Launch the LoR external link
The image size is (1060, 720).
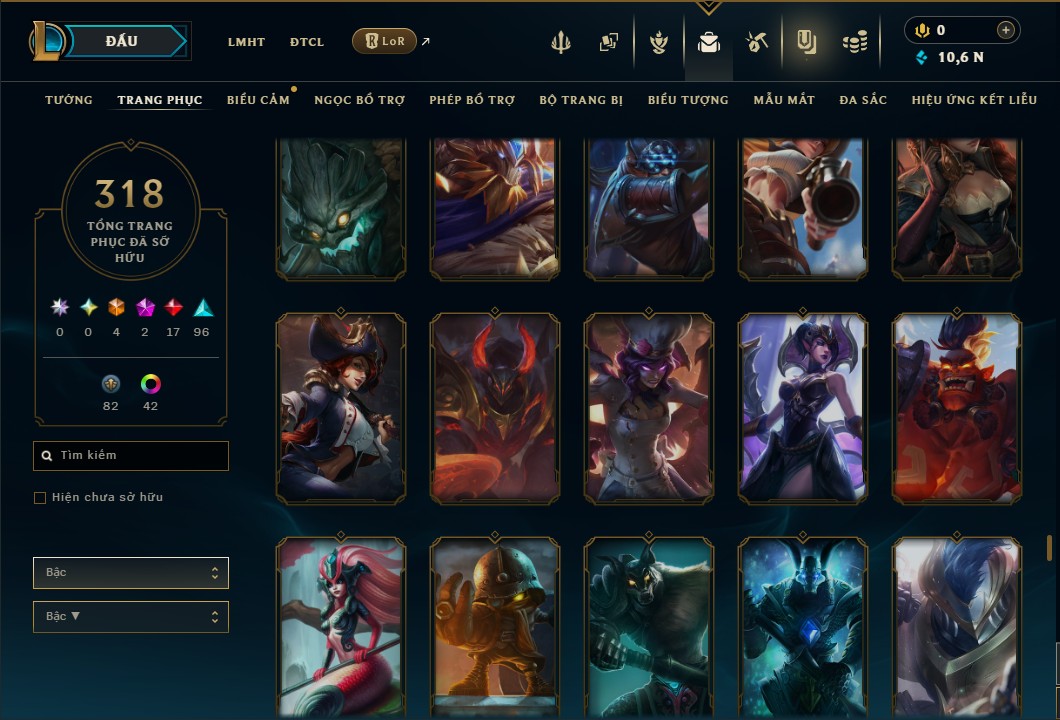pos(385,42)
